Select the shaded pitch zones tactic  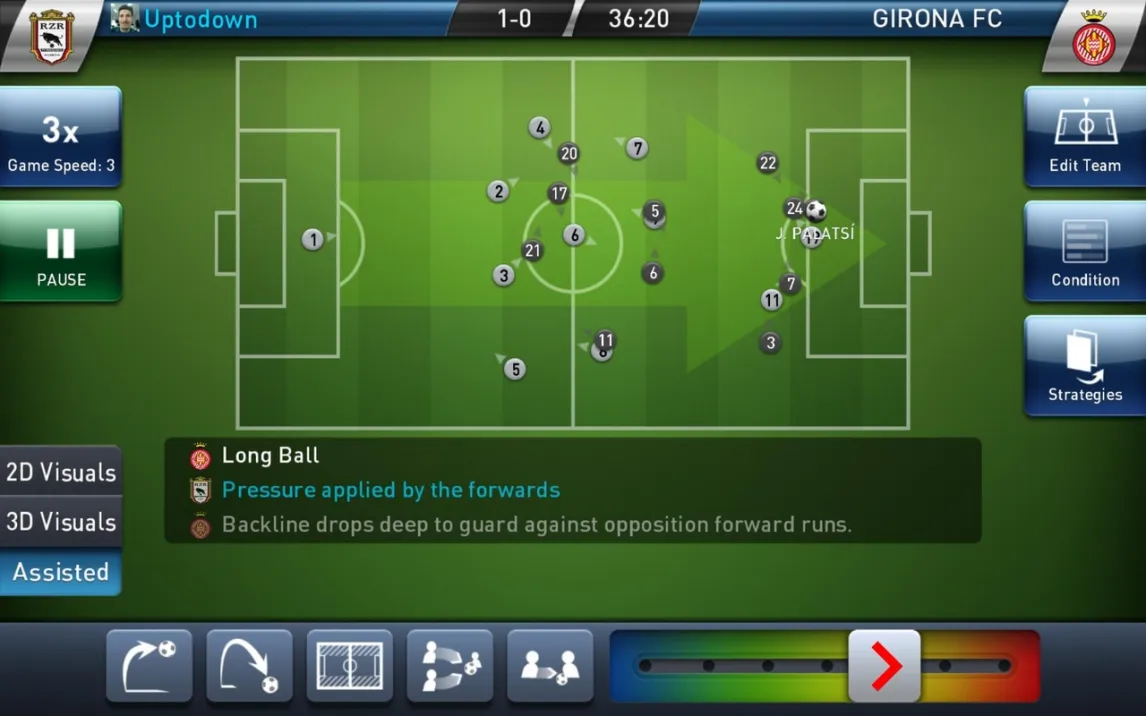349,665
